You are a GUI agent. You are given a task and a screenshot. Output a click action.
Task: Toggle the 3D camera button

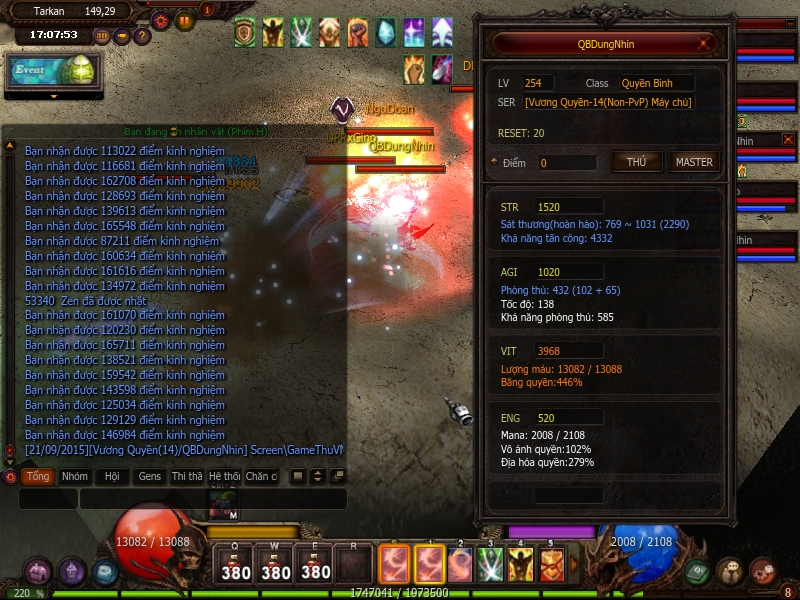pyautogui.click(x=102, y=36)
